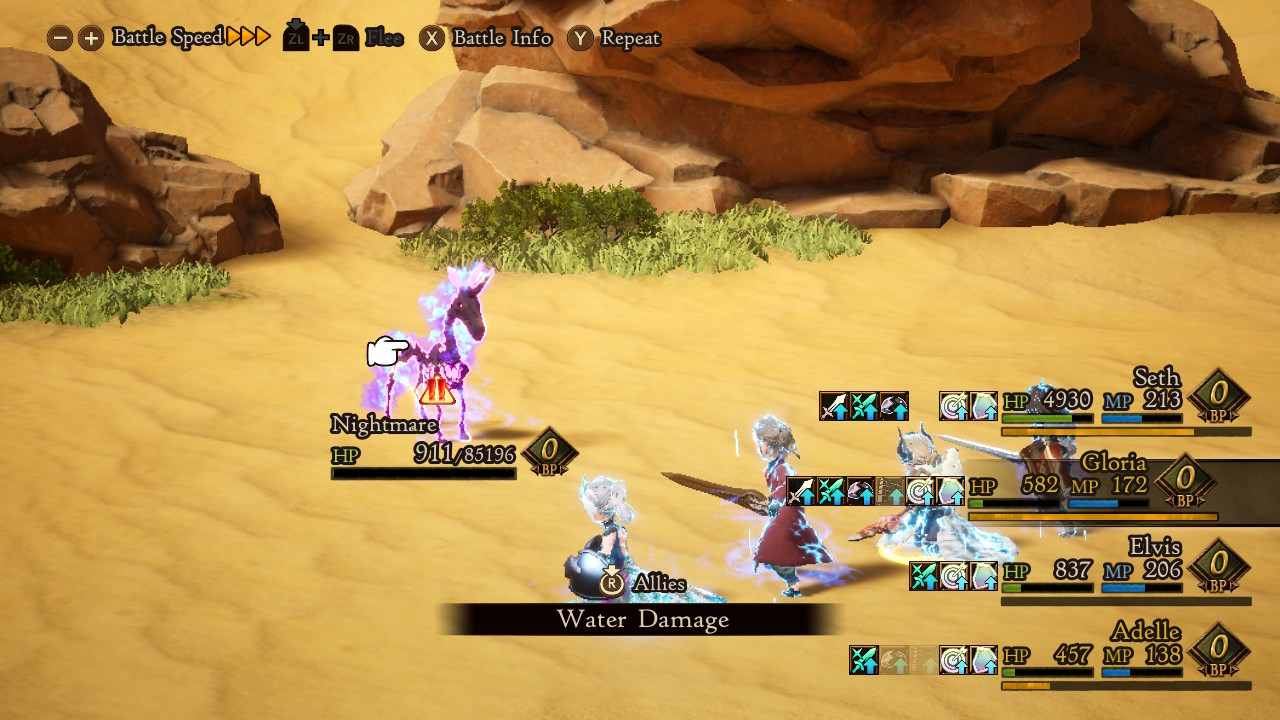Viewport: 1280px width, 720px height.
Task: Click Gloria's shield defense buff icon
Action: 950,490
